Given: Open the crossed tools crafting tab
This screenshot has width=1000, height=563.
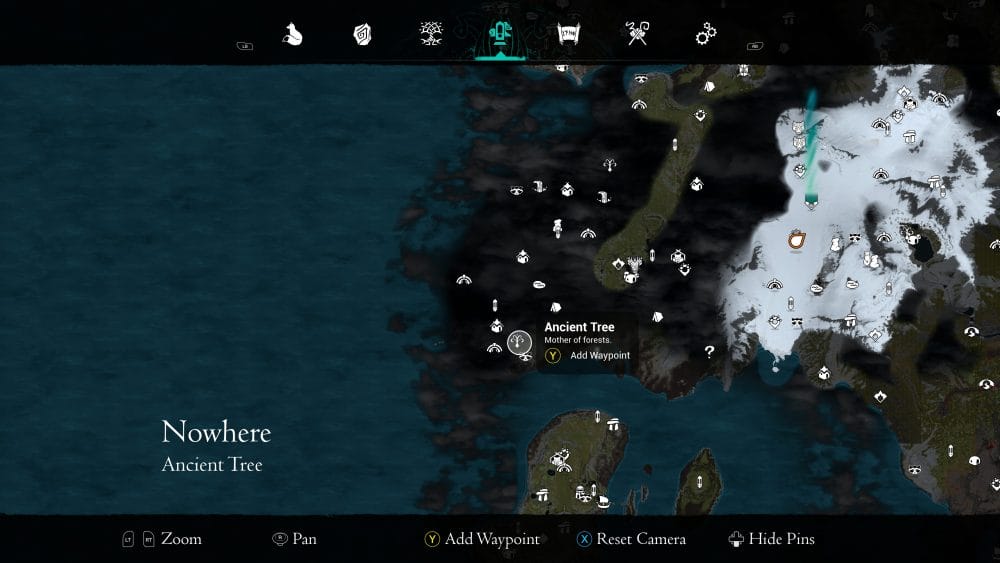Looking at the screenshot, I should (x=637, y=35).
